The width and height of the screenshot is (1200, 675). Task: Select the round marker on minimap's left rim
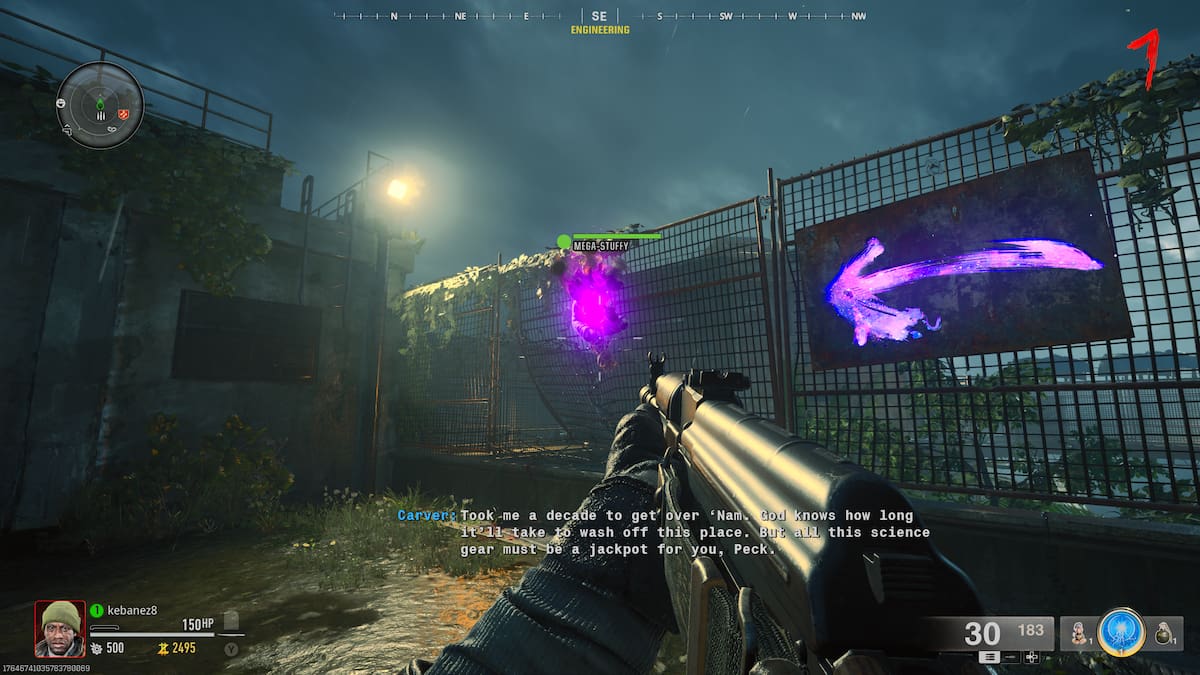coord(62,103)
